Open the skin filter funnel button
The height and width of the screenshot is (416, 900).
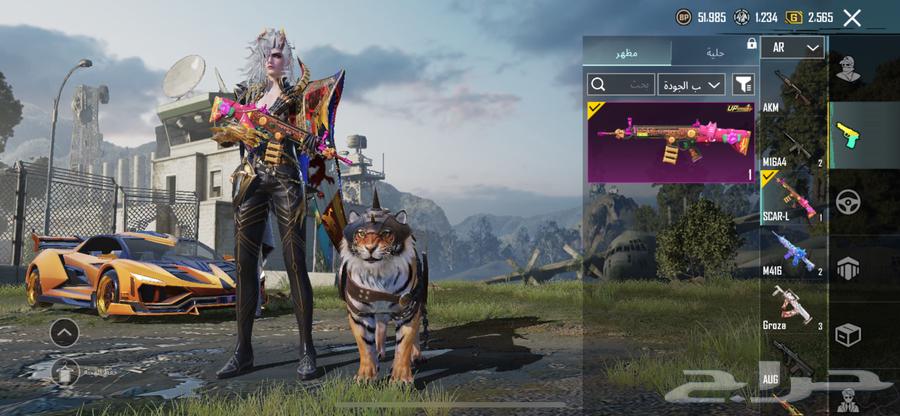pyautogui.click(x=743, y=84)
